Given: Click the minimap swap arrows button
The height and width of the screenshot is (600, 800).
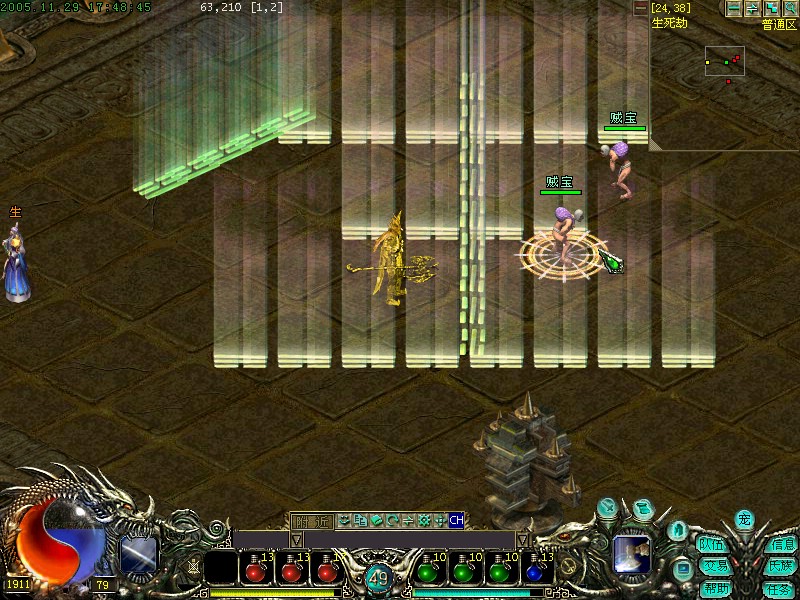Looking at the screenshot, I should [753, 8].
